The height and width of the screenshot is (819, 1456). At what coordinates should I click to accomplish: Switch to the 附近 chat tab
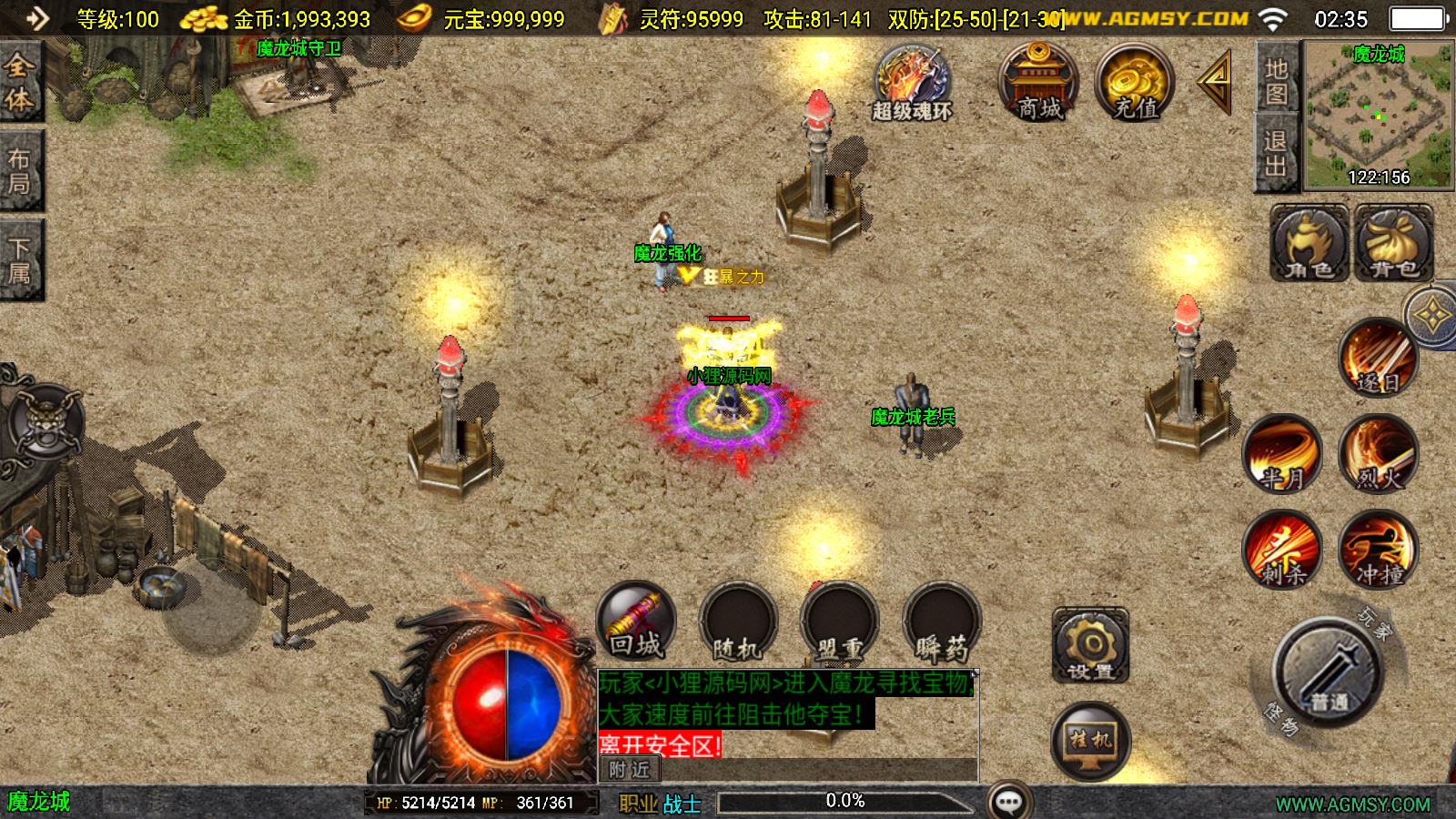click(x=629, y=770)
